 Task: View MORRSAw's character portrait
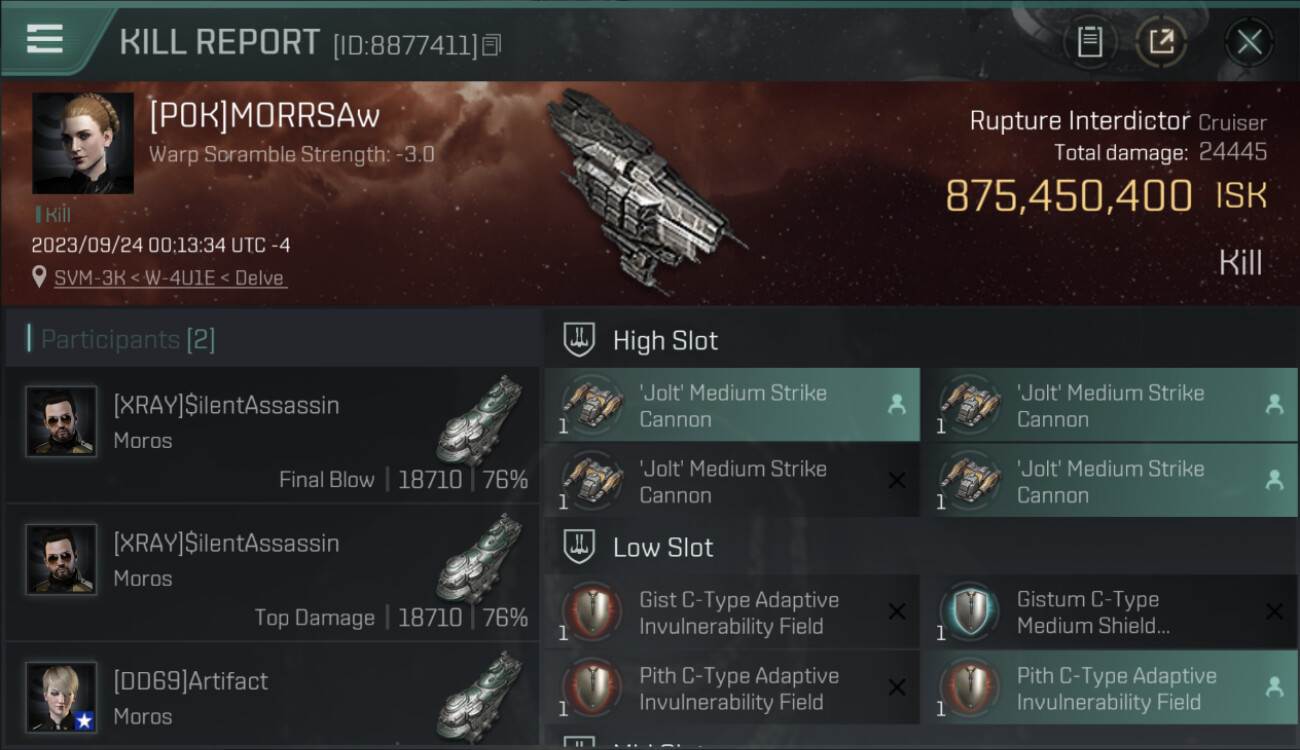pos(83,144)
